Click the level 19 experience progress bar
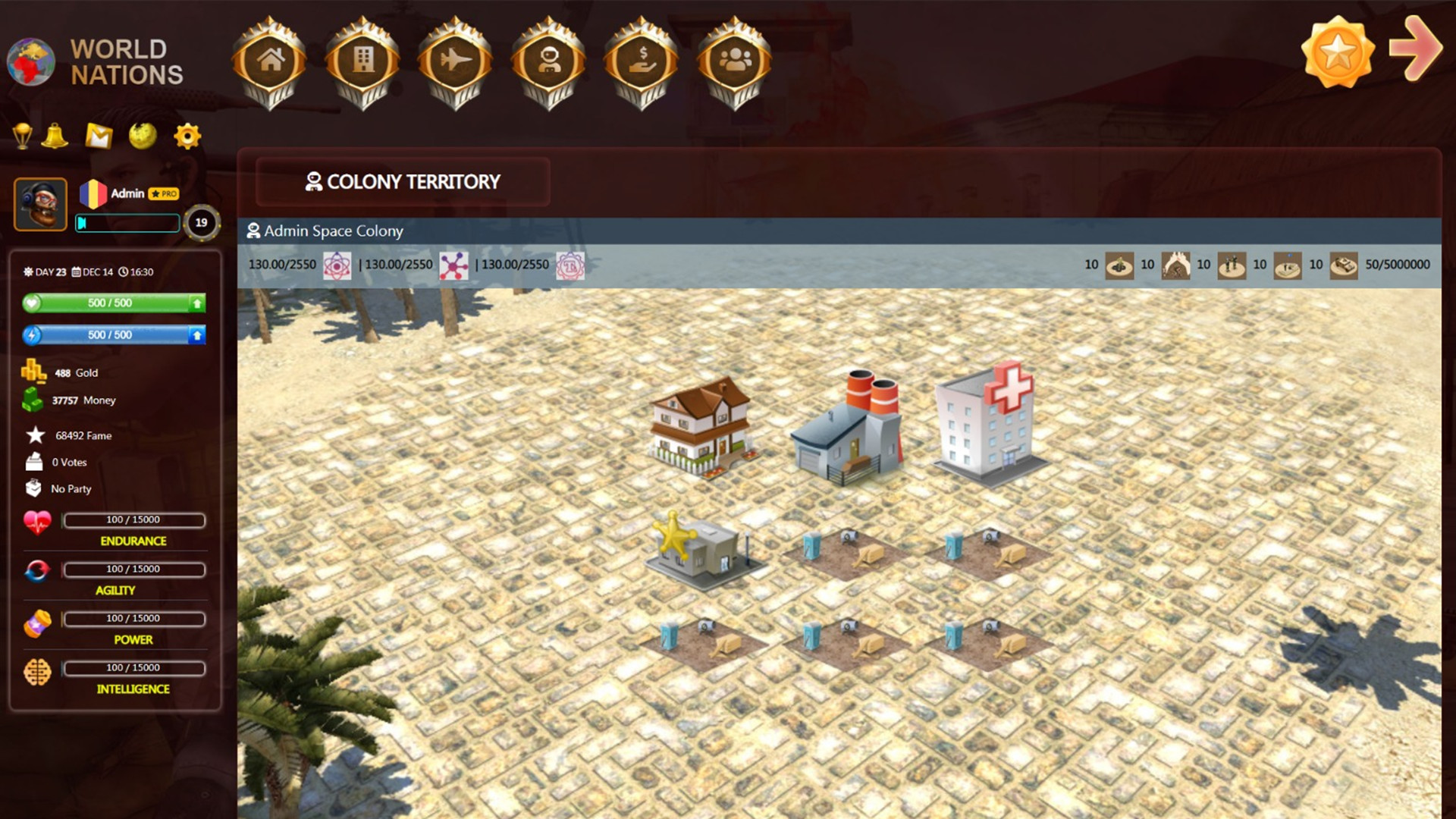 pos(127,222)
